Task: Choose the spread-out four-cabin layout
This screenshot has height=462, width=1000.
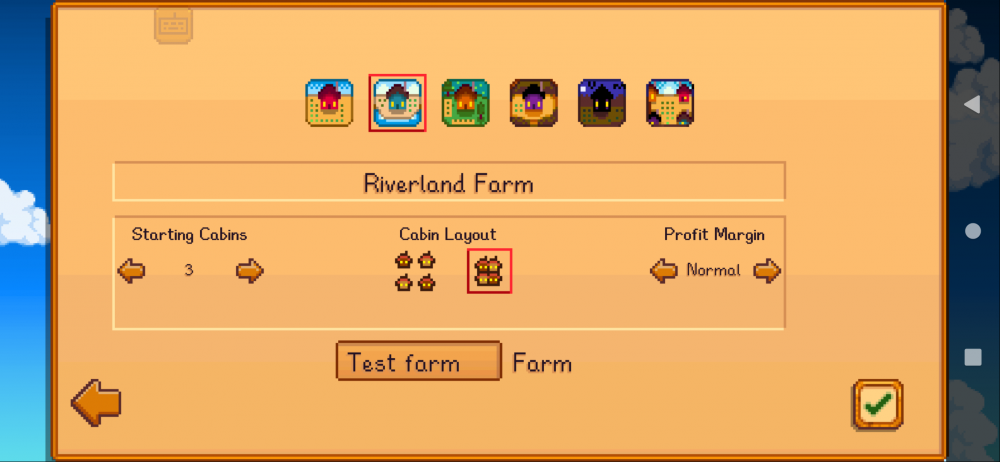Action: pos(415,271)
